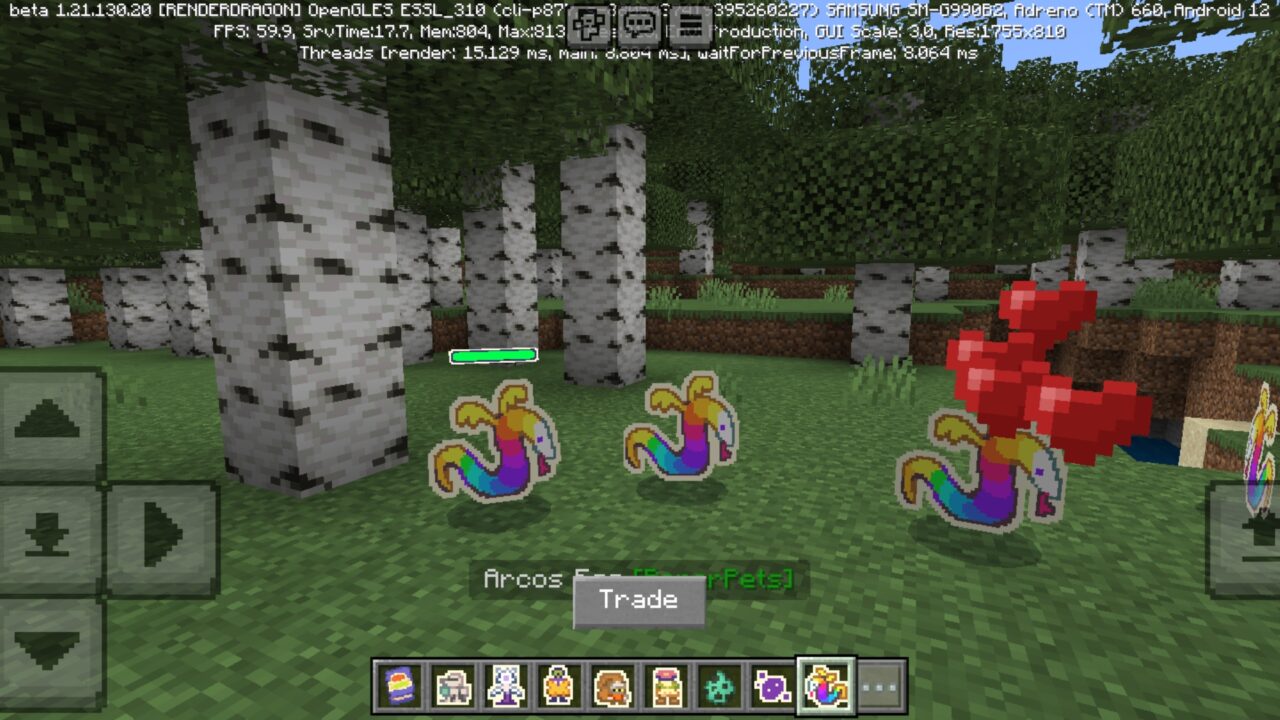Image resolution: width=1280 pixels, height=720 pixels.
Task: Tap the green health bar above the pets
Action: (492, 355)
